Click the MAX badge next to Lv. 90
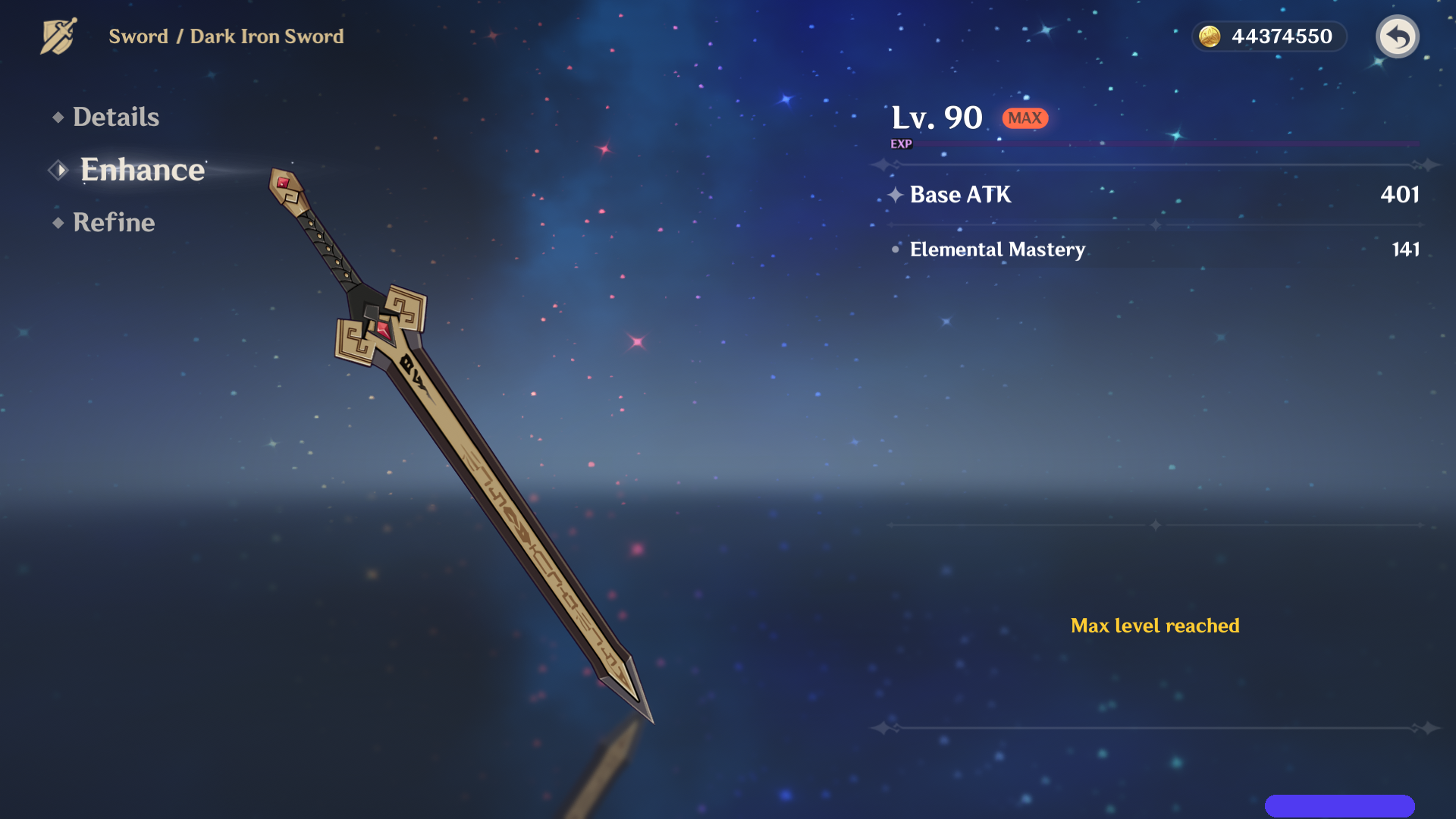 1025,118
